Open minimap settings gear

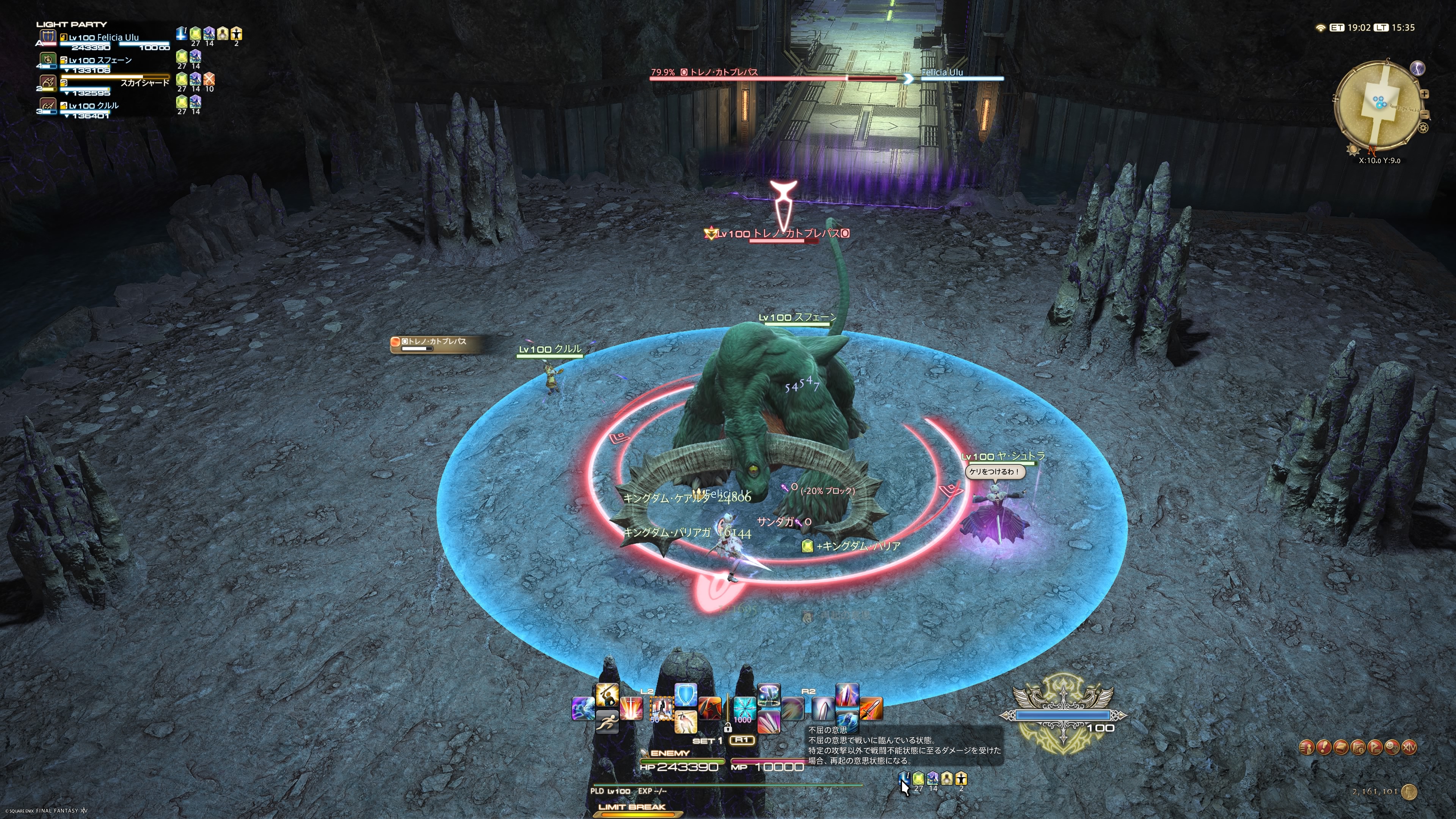tap(1423, 128)
